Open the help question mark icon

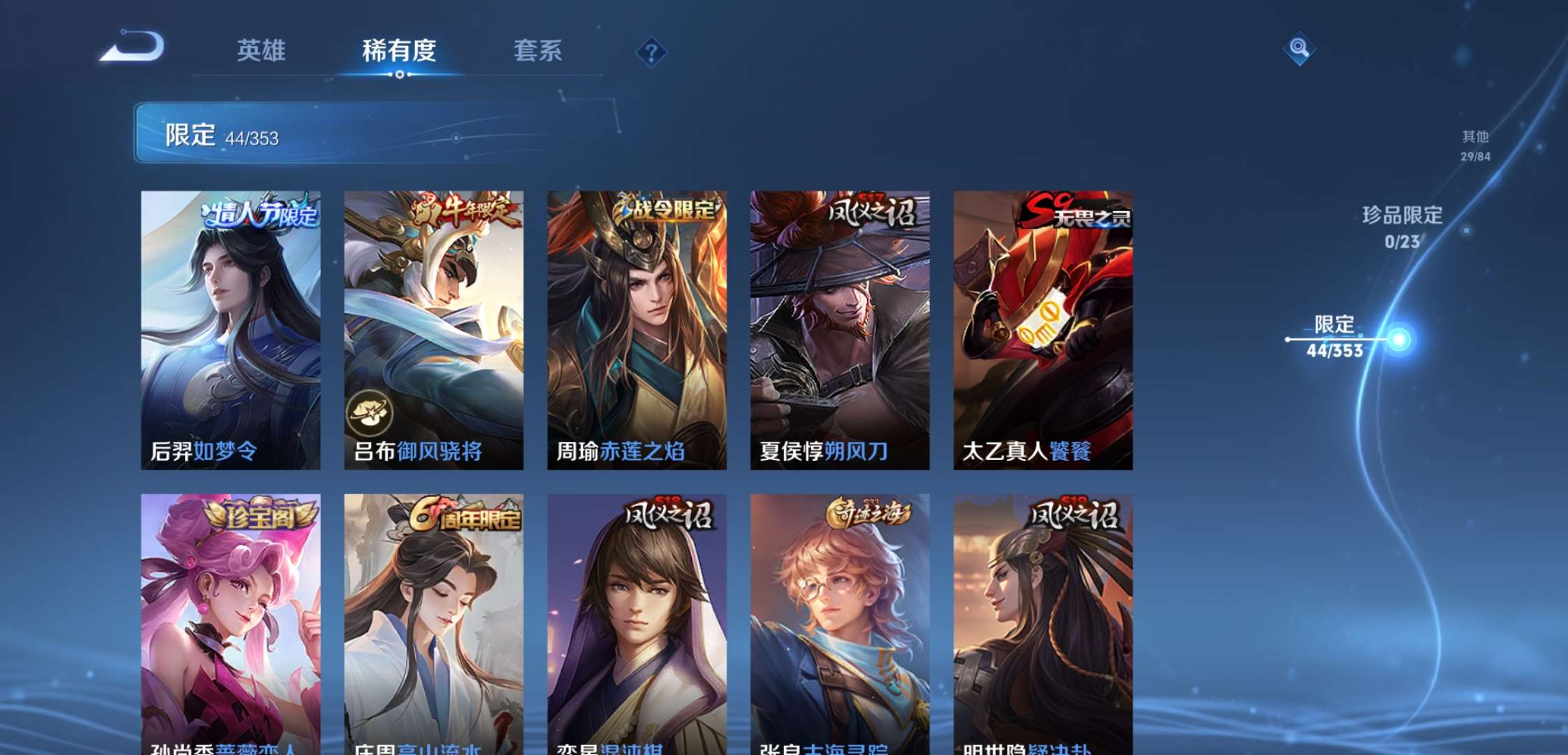(x=653, y=52)
